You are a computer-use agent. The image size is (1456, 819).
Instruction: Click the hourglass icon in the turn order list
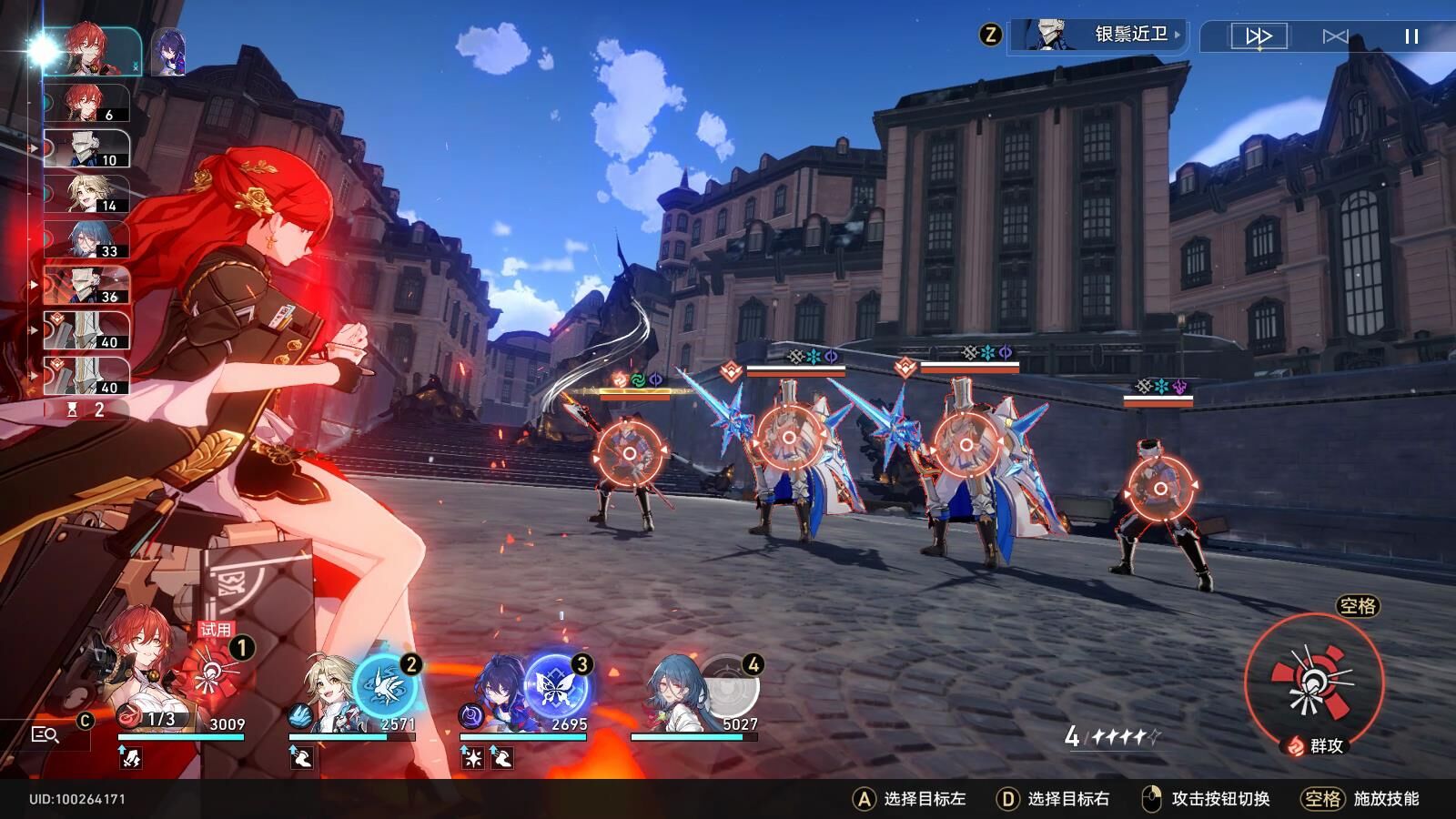click(x=72, y=409)
